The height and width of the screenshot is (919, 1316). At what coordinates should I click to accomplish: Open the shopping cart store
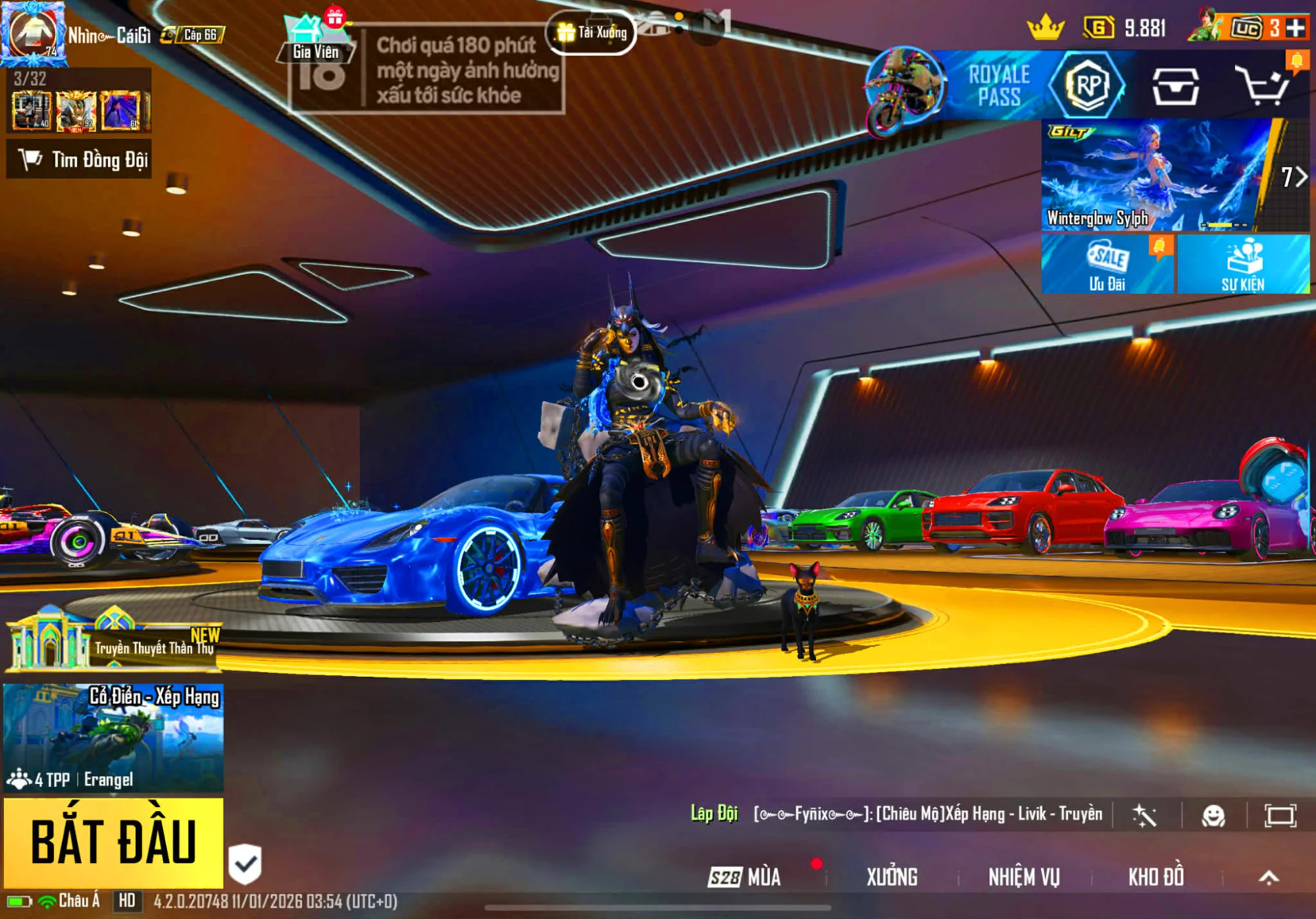pos(1261,86)
